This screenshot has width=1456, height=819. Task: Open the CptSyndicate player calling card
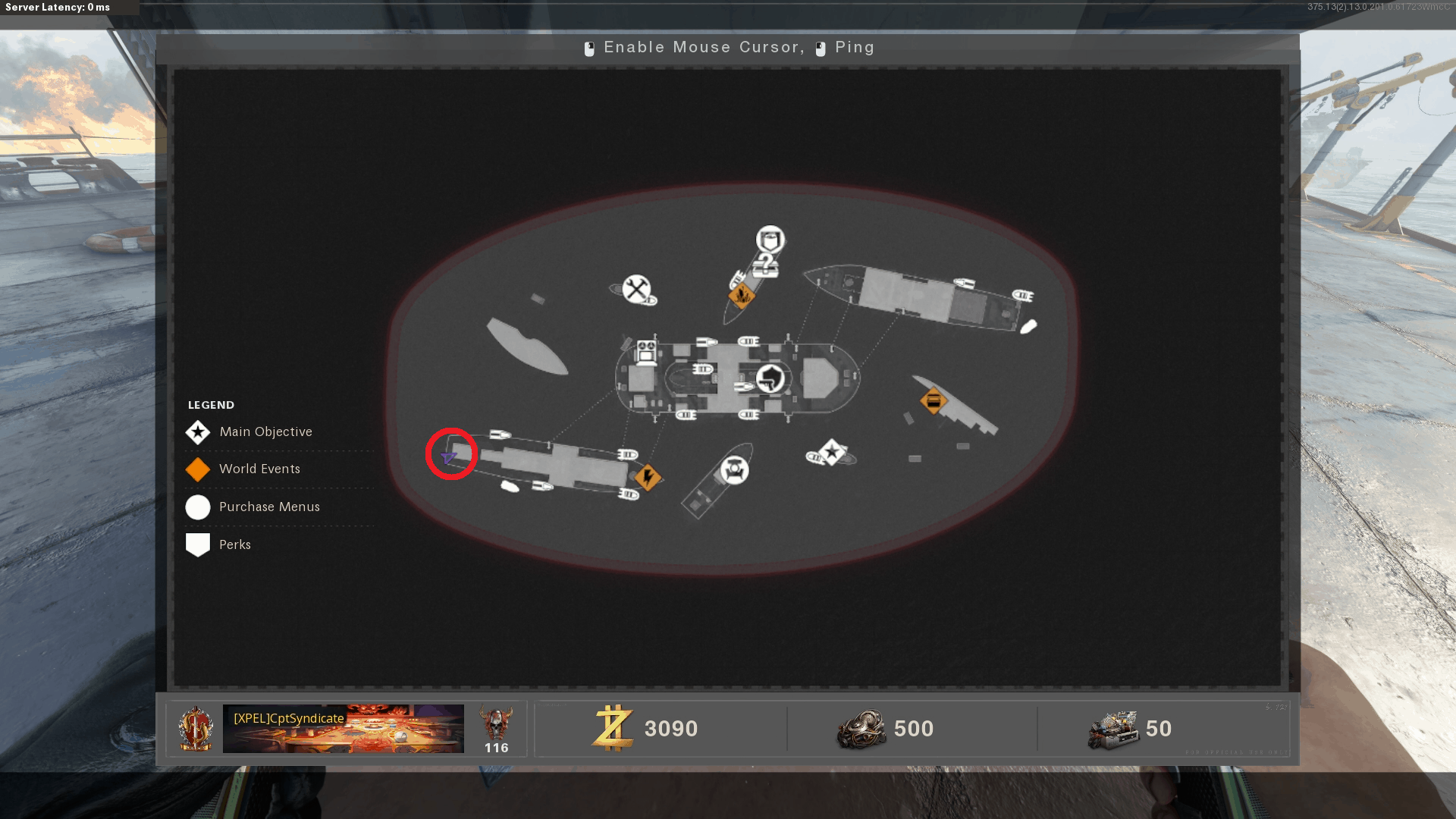[343, 729]
